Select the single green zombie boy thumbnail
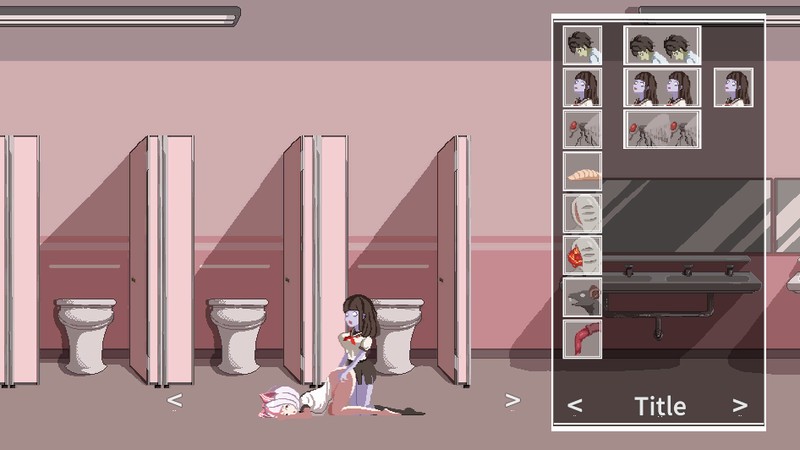Image resolution: width=800 pixels, height=450 pixels. (x=582, y=46)
